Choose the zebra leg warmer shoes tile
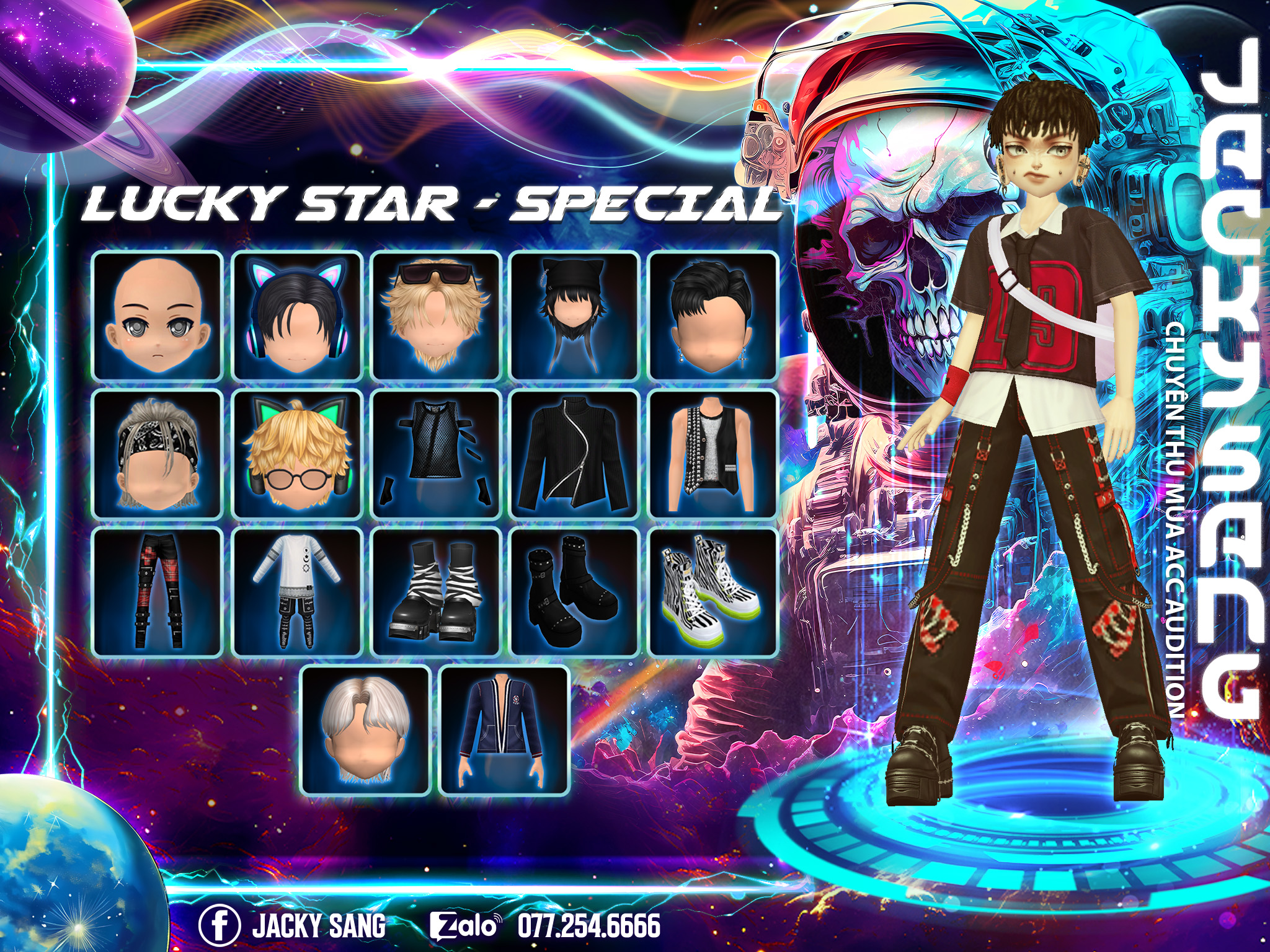Image resolution: width=1270 pixels, height=952 pixels. [x=436, y=593]
